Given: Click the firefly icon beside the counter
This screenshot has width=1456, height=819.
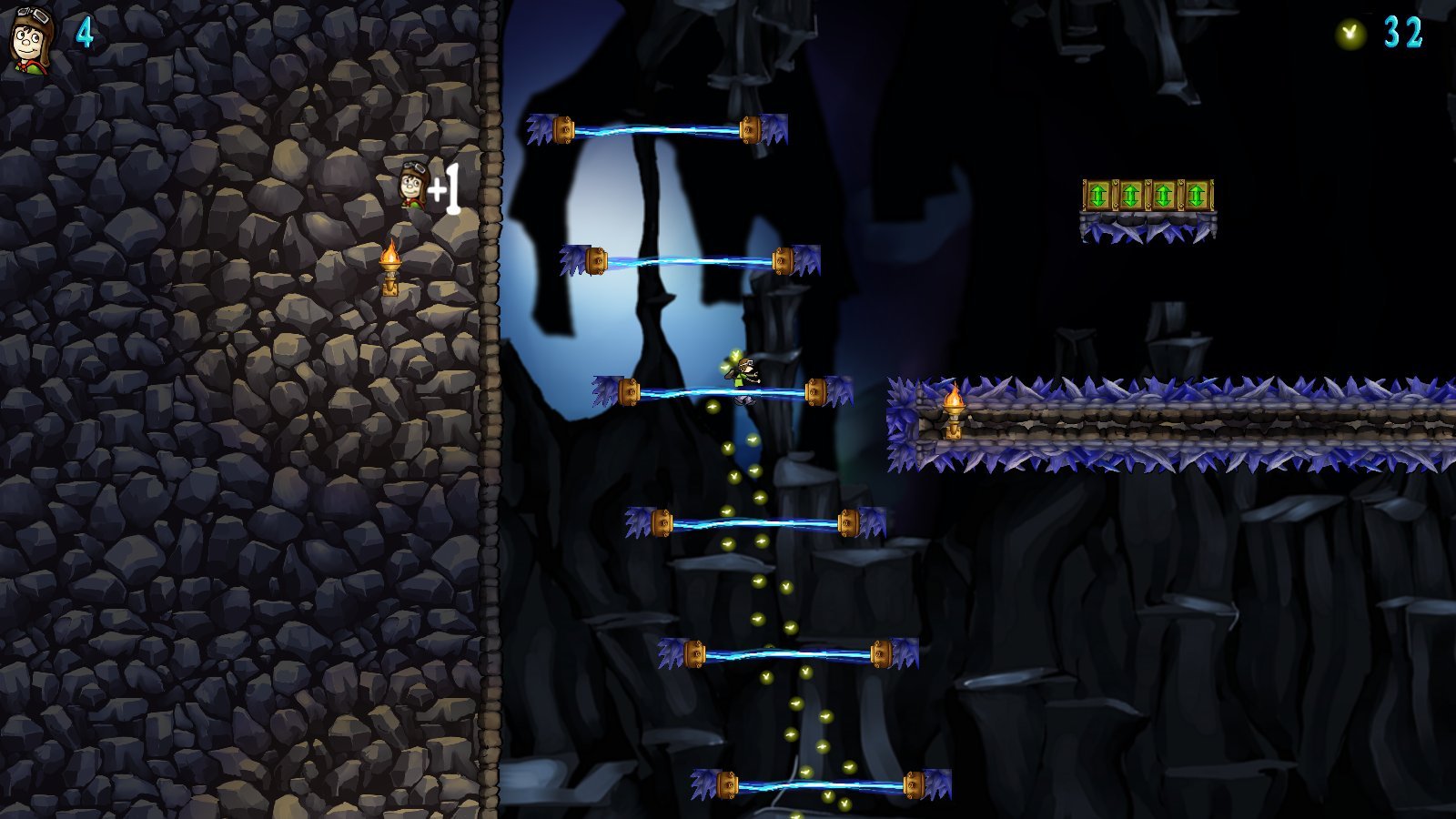Looking at the screenshot, I should tap(1348, 31).
